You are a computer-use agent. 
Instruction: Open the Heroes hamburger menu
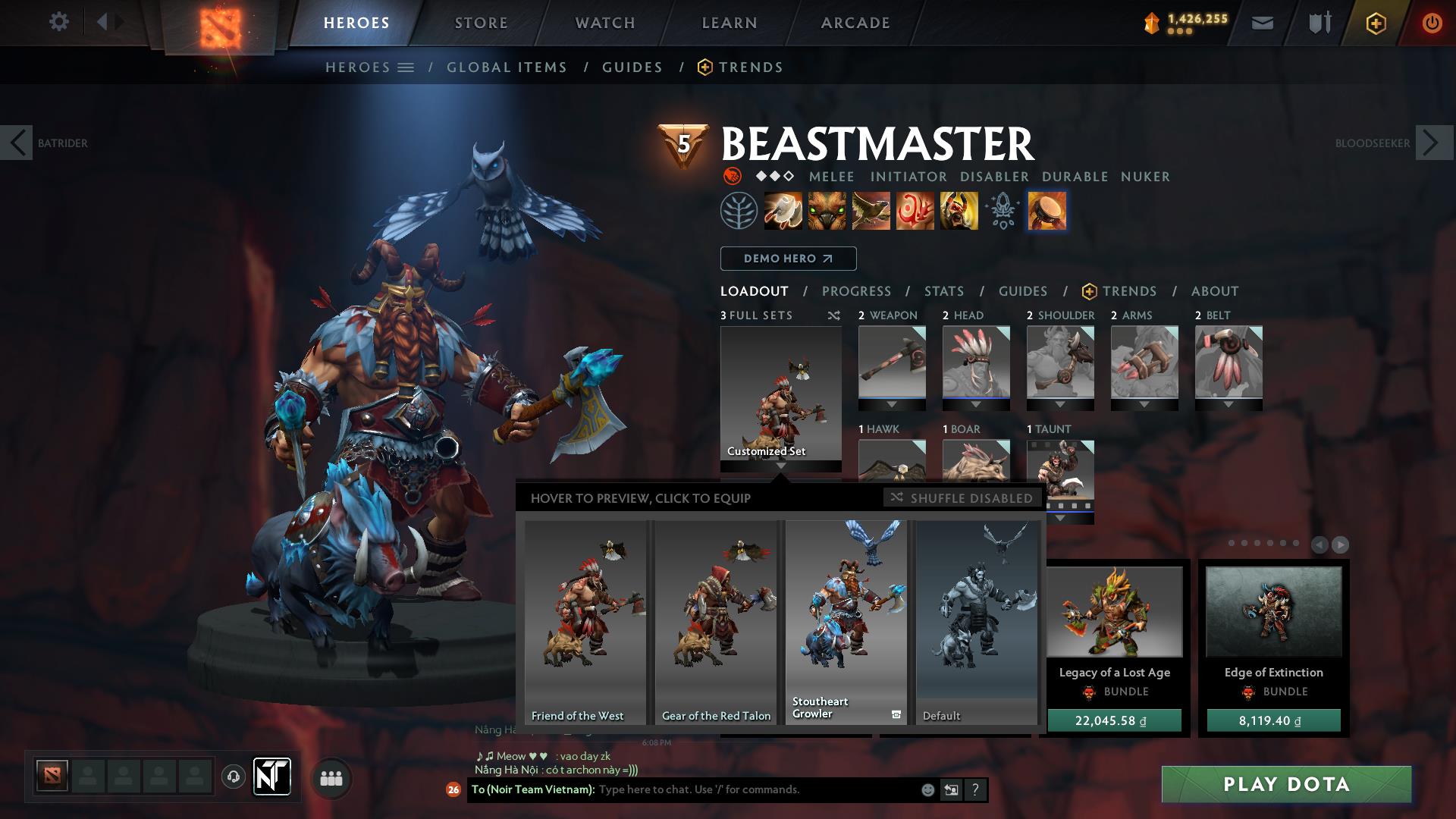(406, 67)
